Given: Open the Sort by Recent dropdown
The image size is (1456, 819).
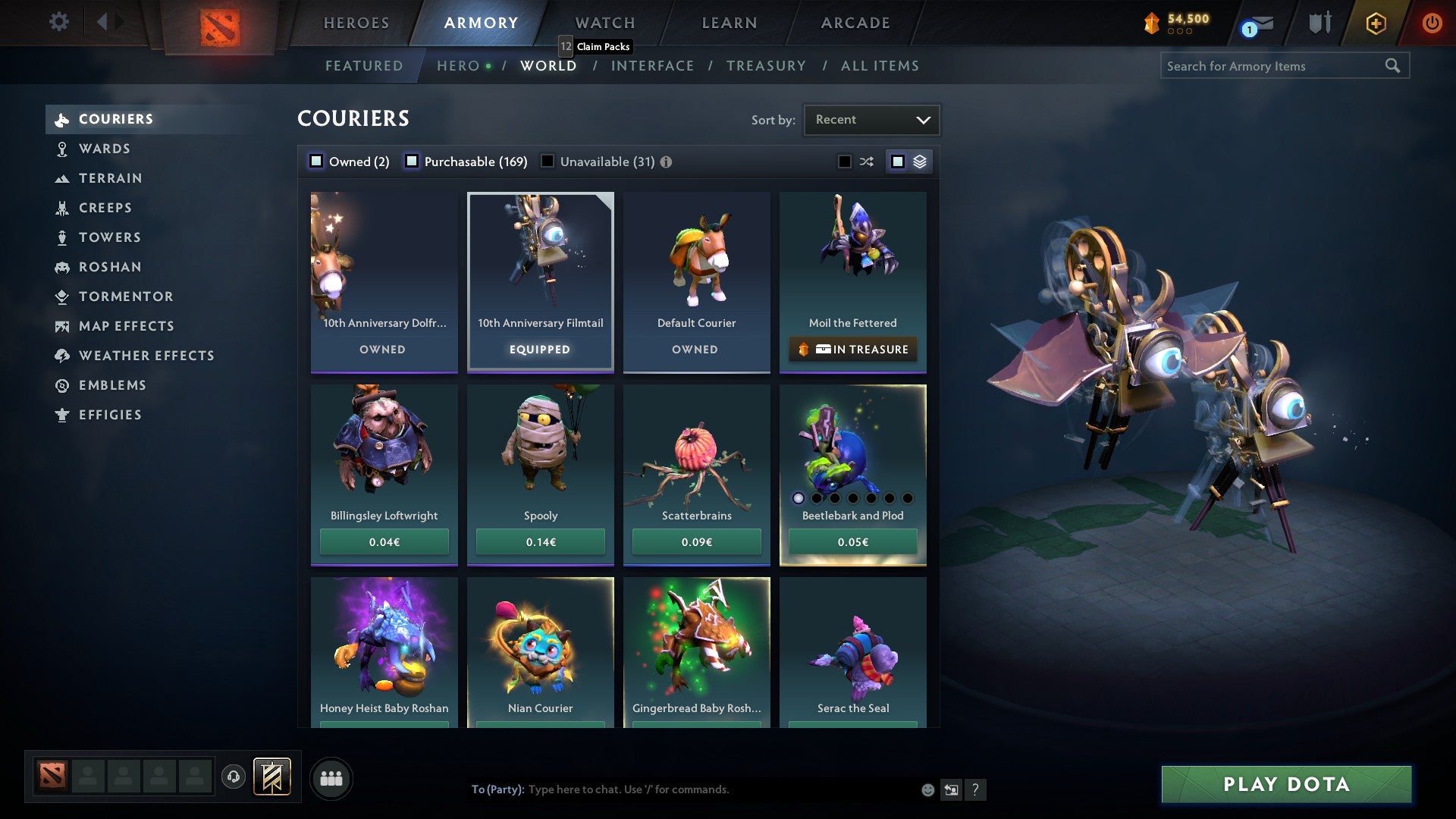Looking at the screenshot, I should tap(871, 119).
